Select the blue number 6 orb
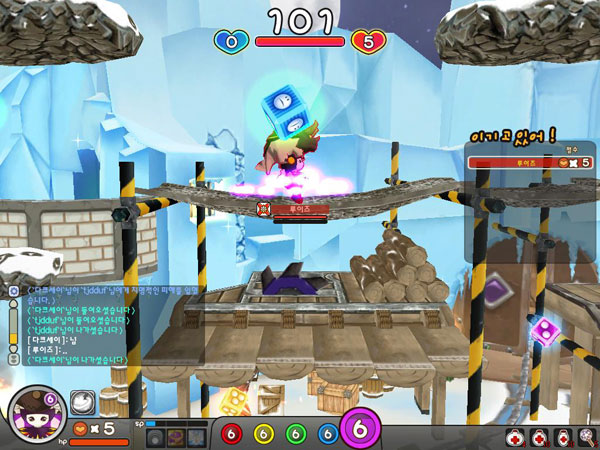Viewport: 600px width, 450px height. 327,434
